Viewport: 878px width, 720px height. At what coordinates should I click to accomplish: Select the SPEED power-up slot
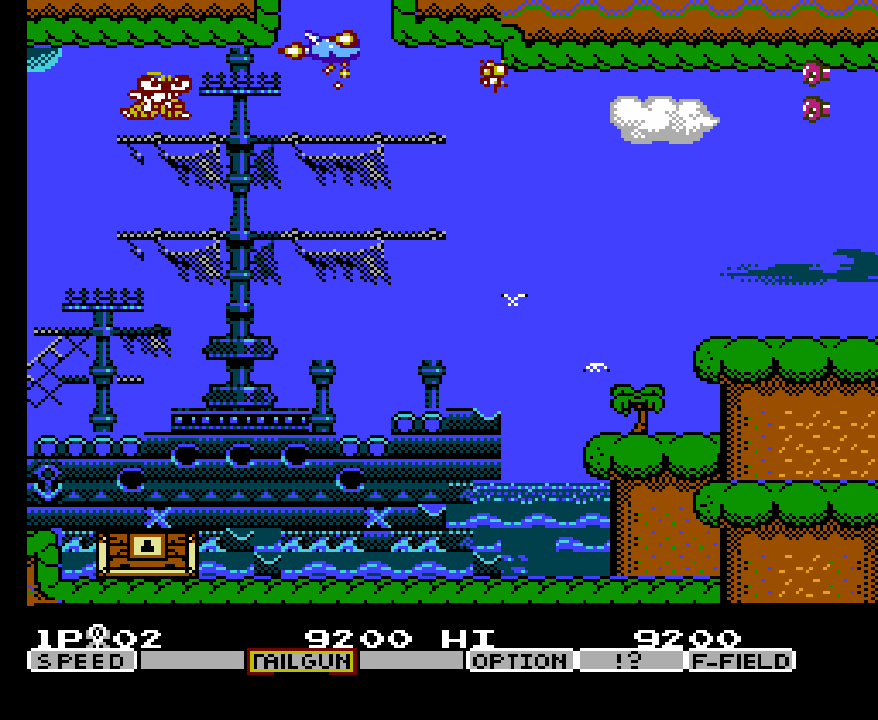[82, 661]
